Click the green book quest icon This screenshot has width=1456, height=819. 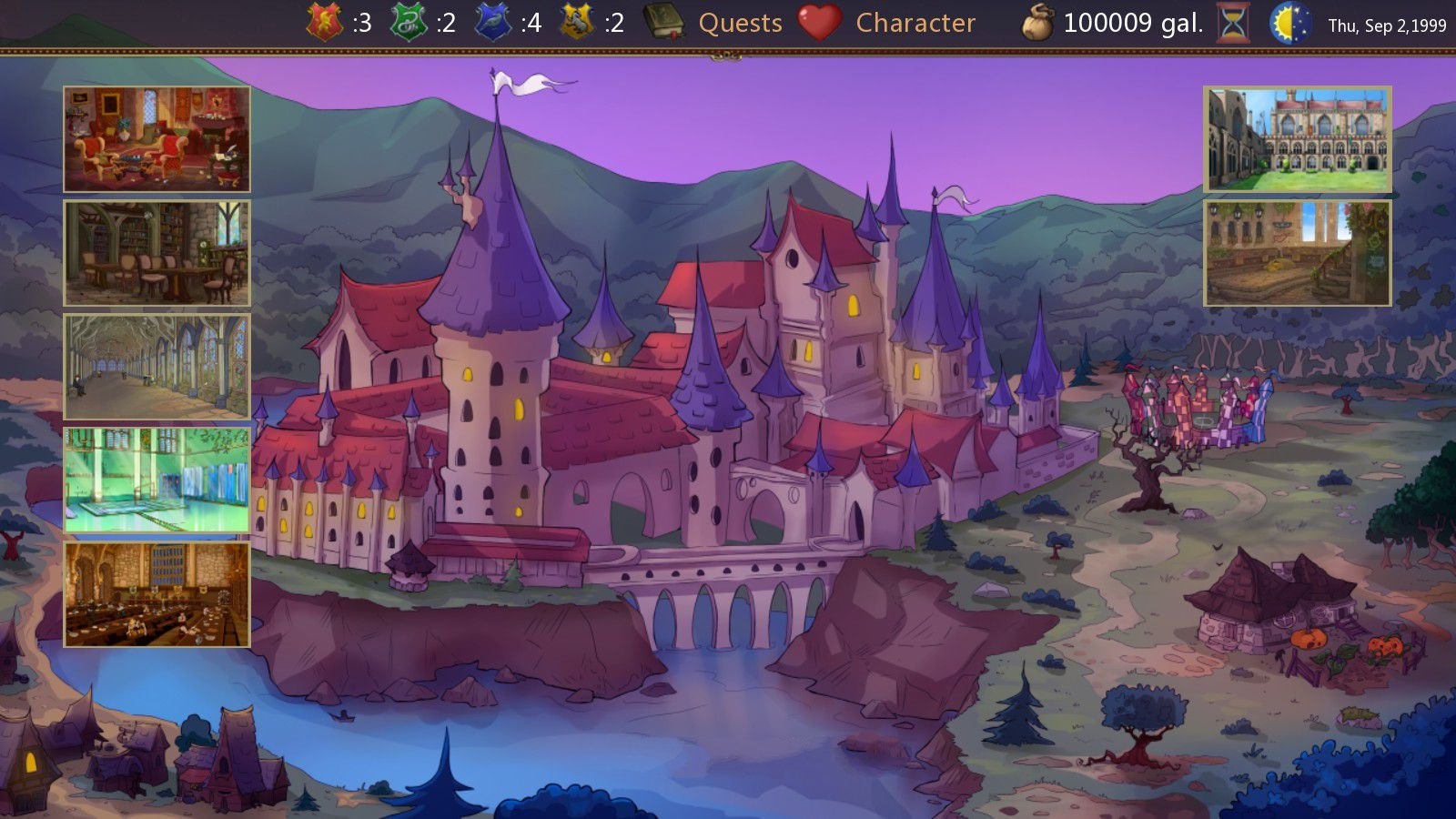point(663,22)
